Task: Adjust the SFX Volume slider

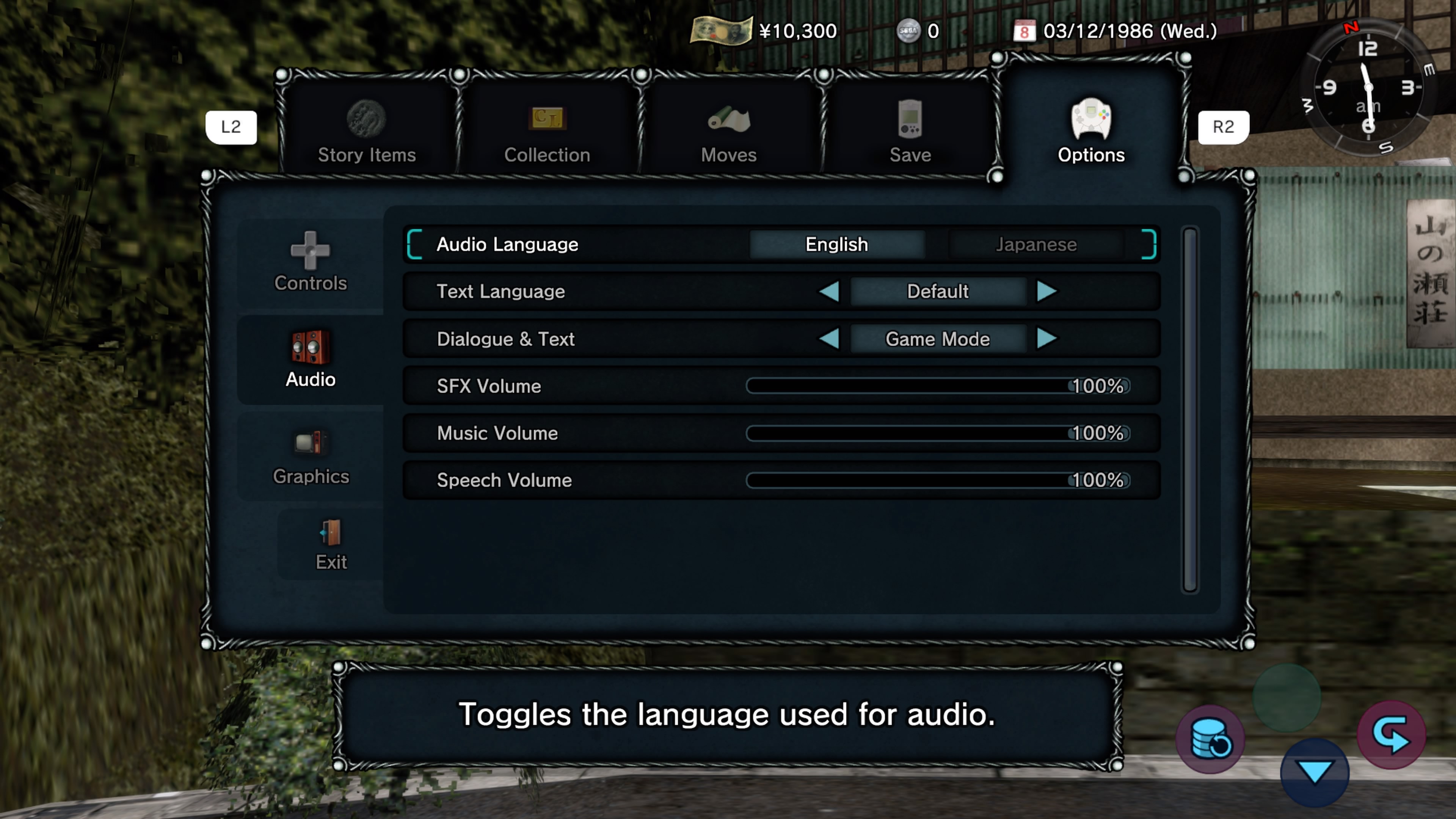Action: (x=937, y=386)
